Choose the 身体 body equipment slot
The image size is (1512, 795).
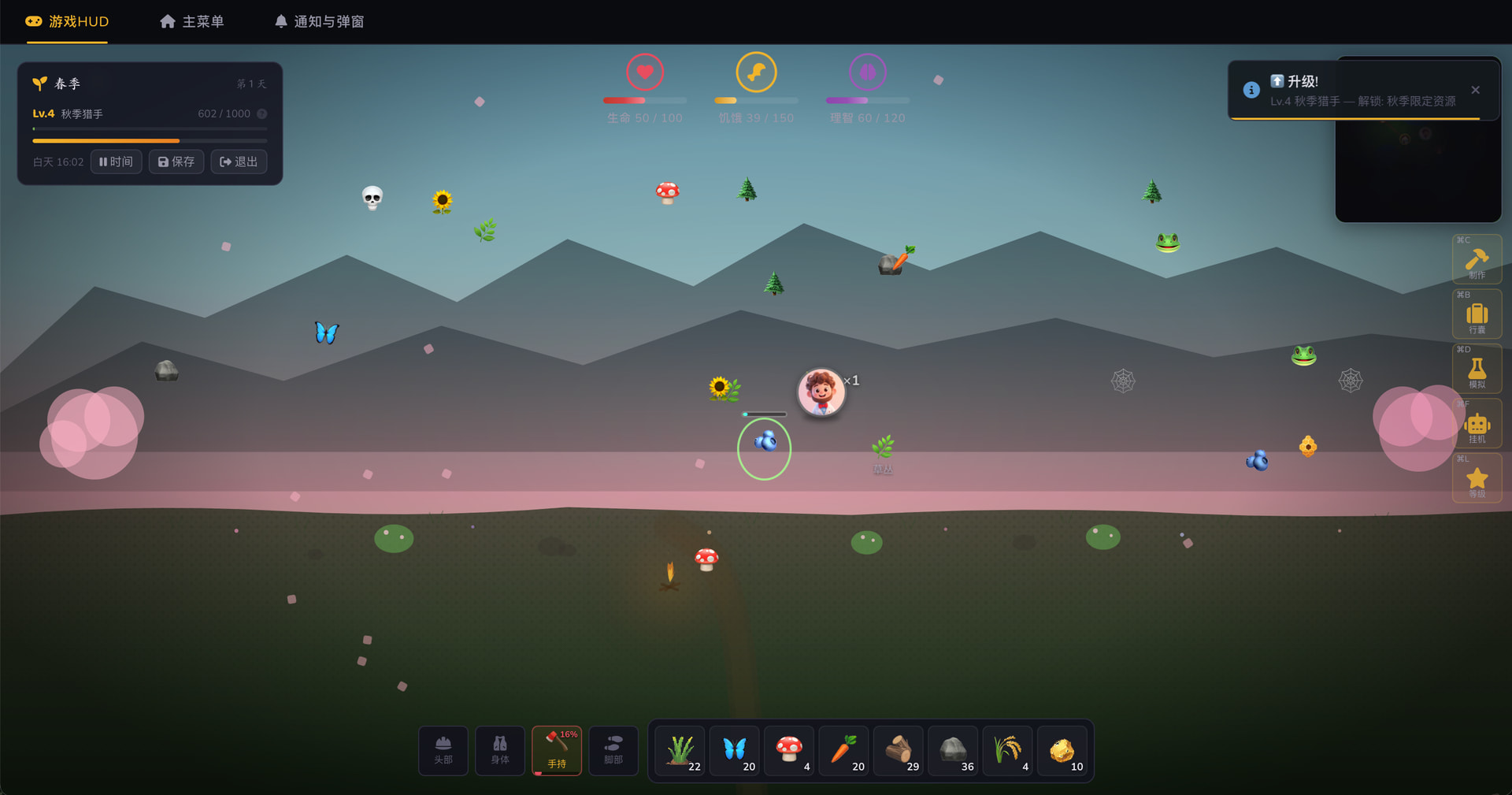pos(500,750)
